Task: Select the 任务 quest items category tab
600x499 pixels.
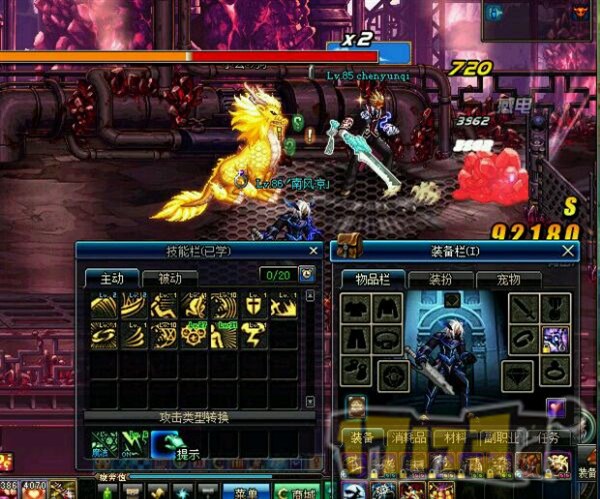Action: click(x=549, y=438)
